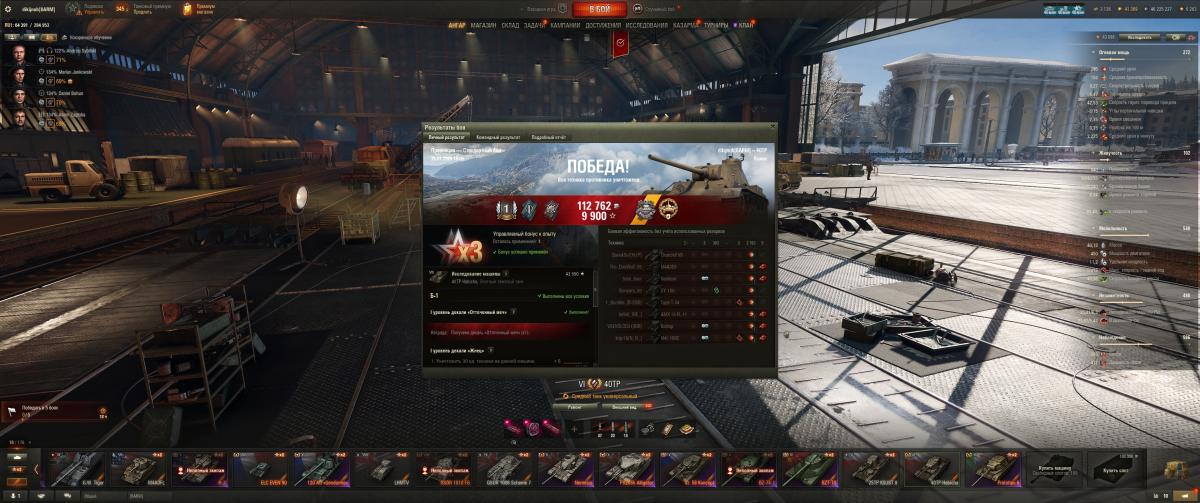The image size is (1200, 503).
Task: Switch to the Командный результат tab
Action: coord(497,136)
